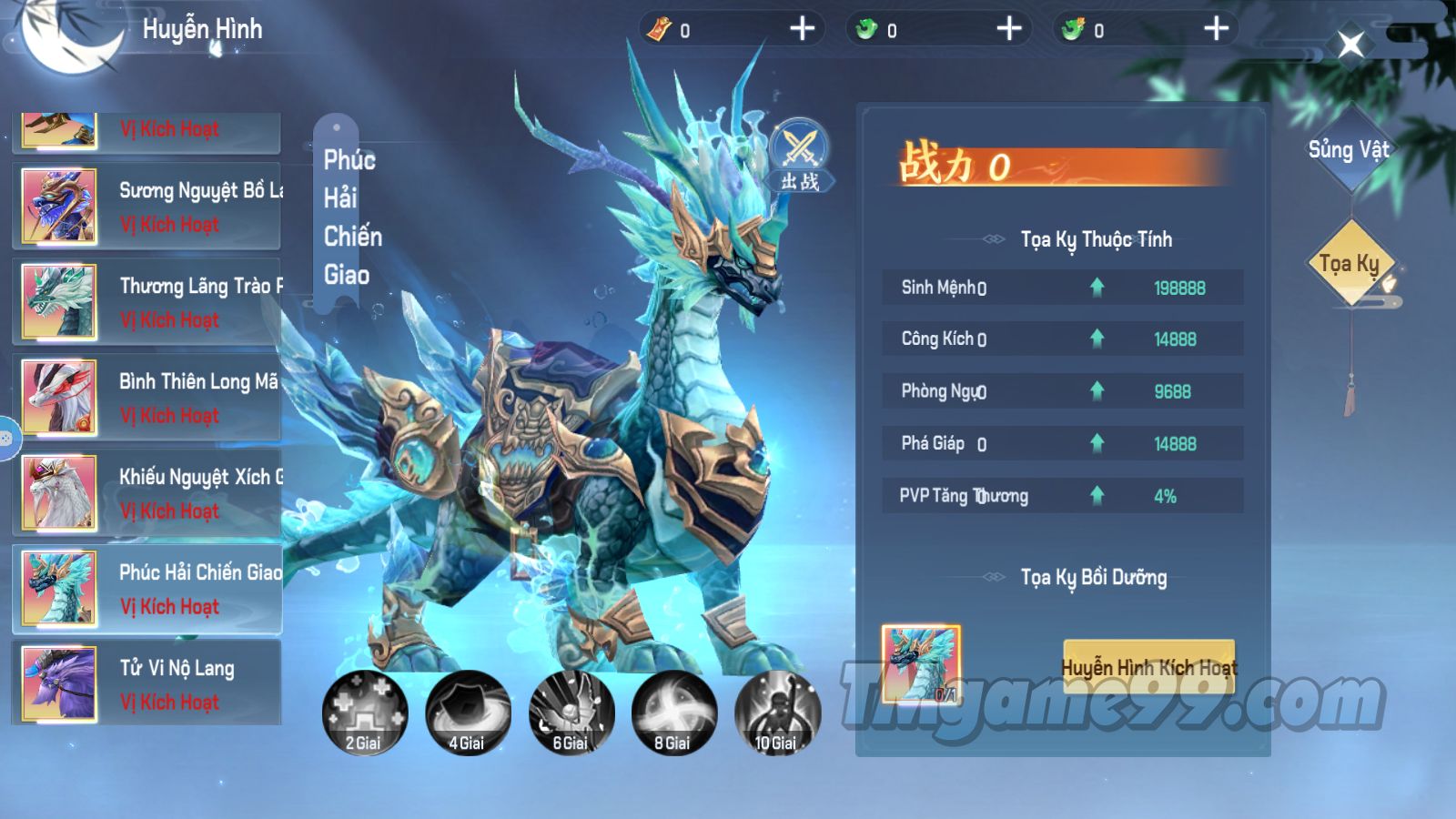
Task: Select Tử Vi Nộ Lang mount
Action: 147,683
